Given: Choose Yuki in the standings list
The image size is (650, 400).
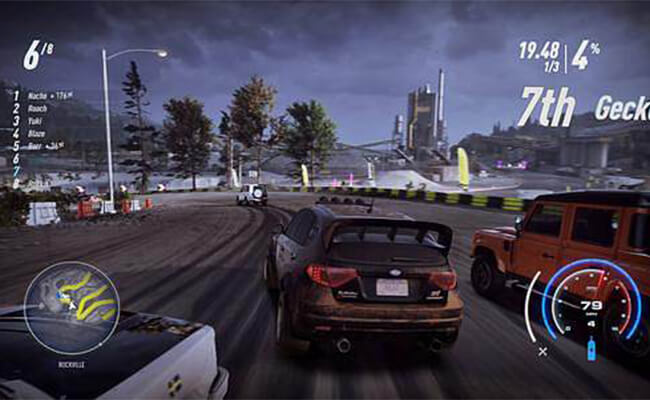Looking at the screenshot, I should tap(36, 121).
